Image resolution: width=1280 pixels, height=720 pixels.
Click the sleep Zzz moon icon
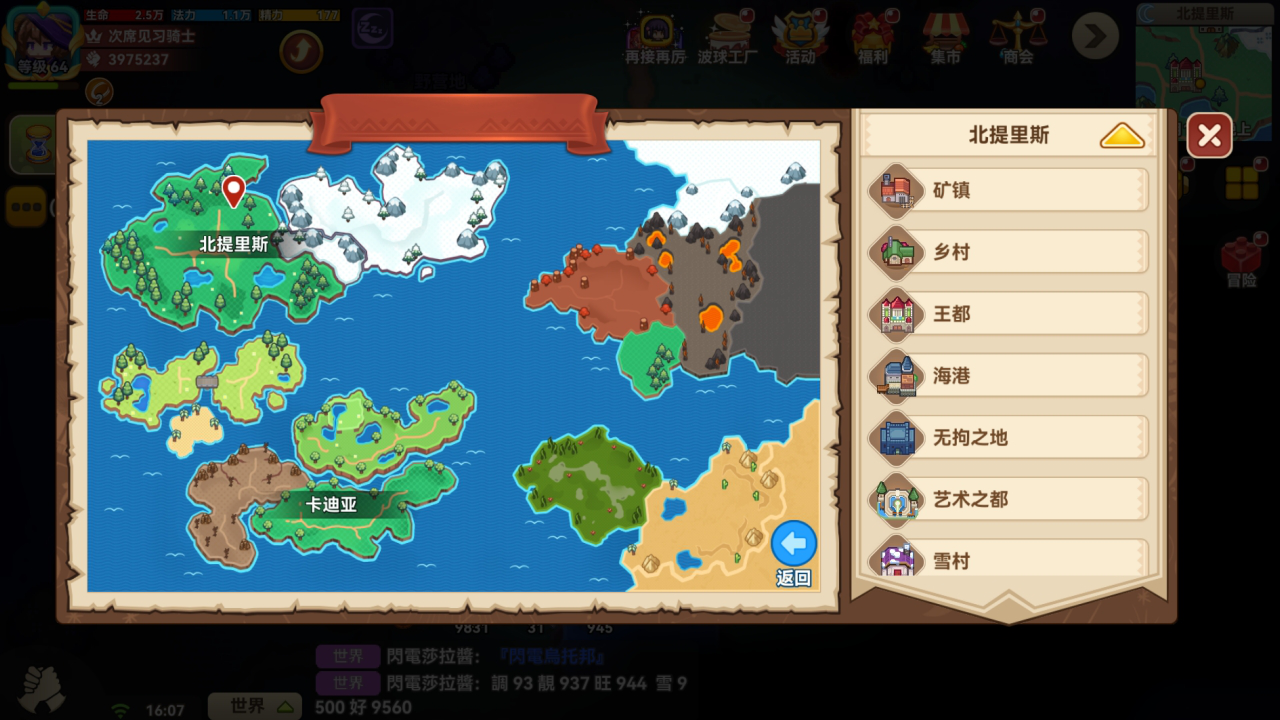point(373,29)
